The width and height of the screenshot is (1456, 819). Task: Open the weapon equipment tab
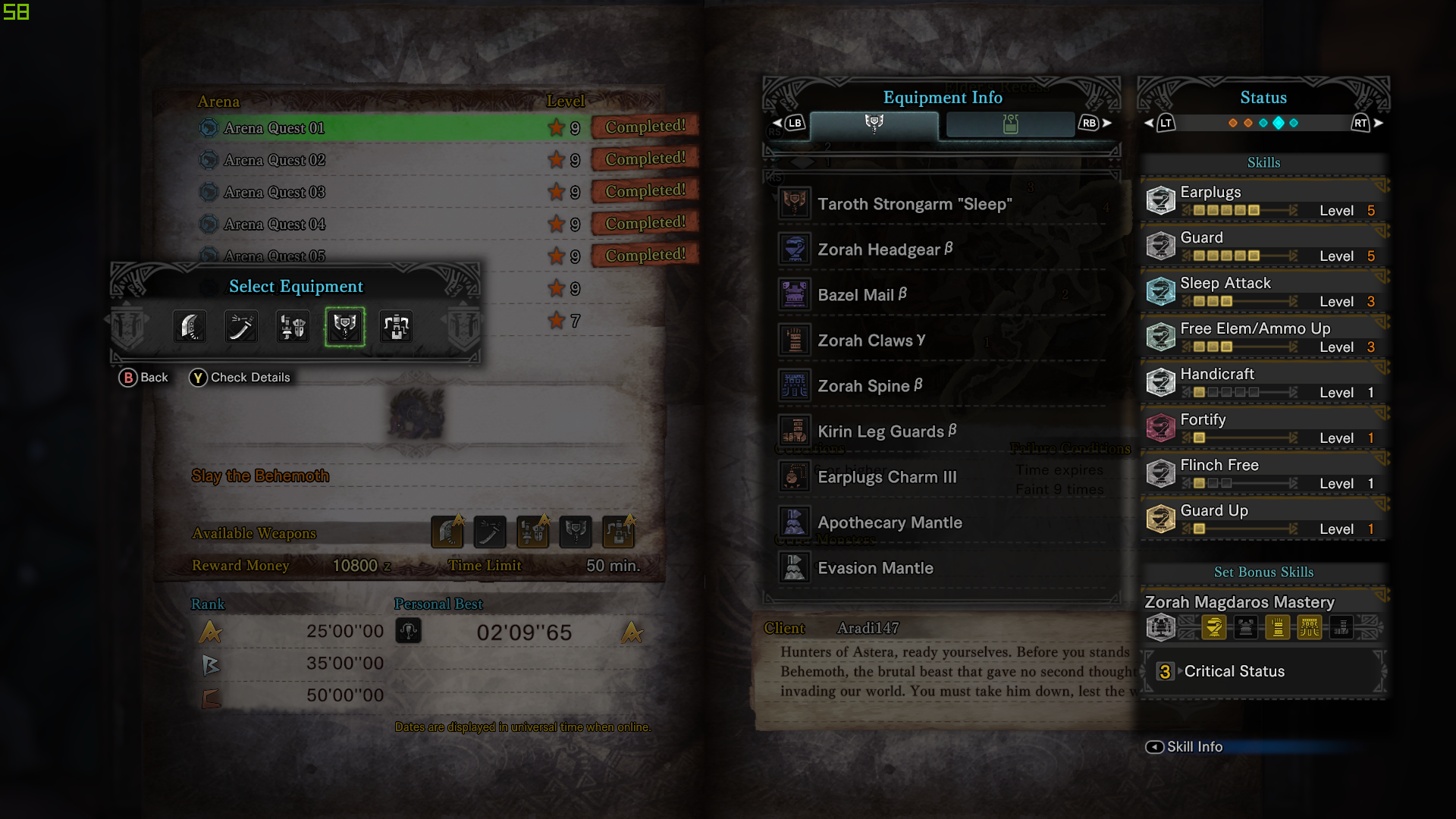tap(874, 124)
